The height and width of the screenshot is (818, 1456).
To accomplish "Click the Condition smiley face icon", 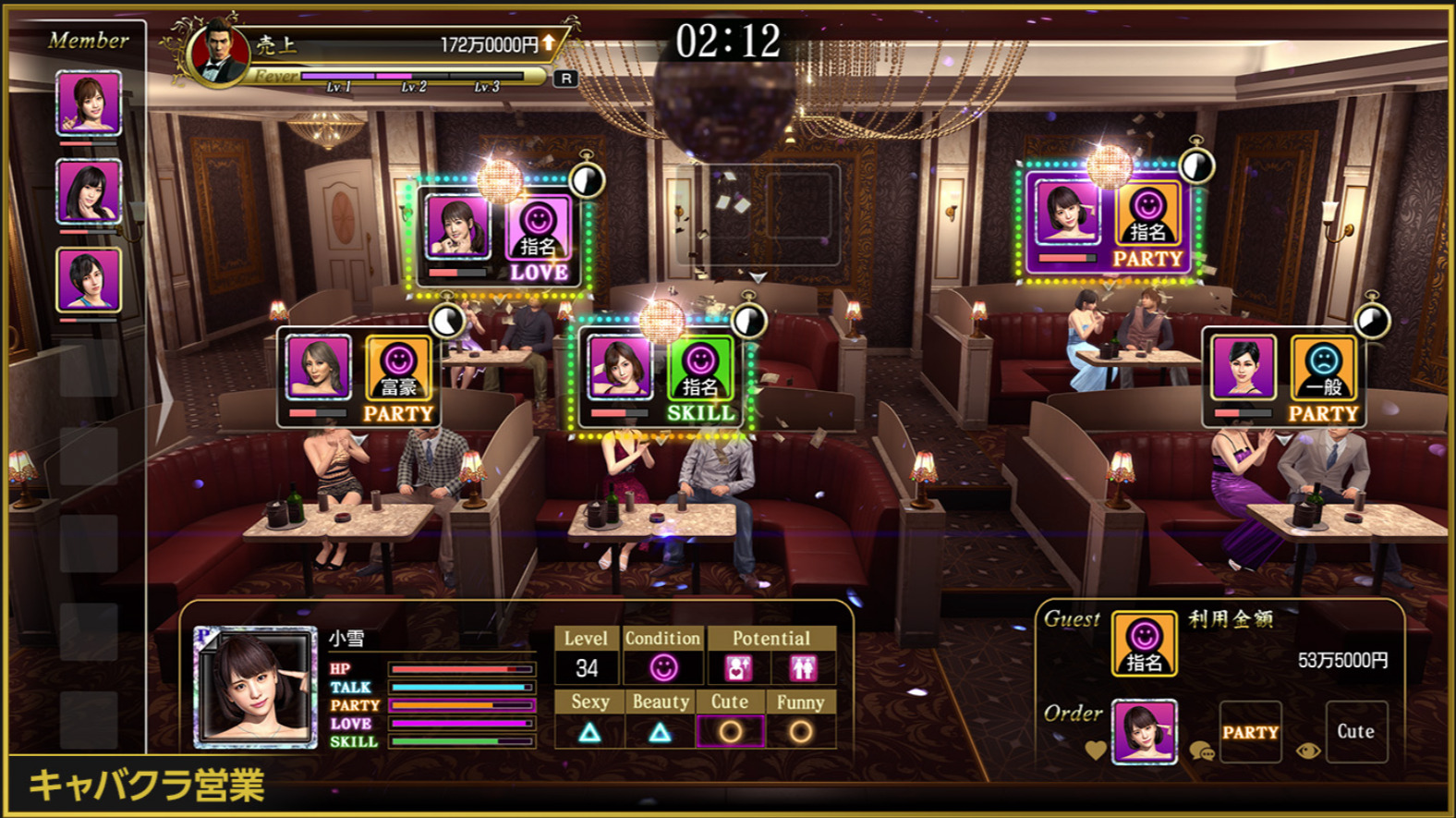I will point(663,667).
